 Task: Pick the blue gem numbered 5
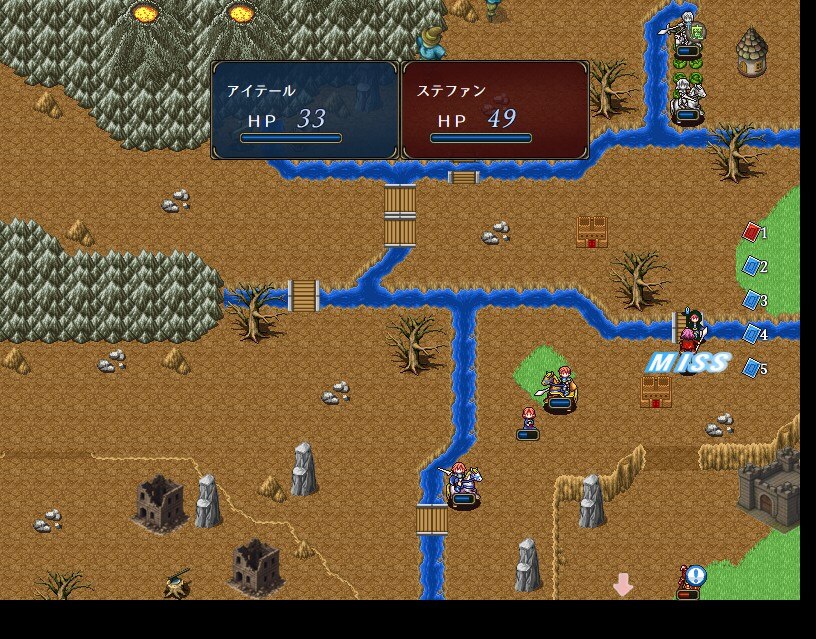pyautogui.click(x=752, y=368)
